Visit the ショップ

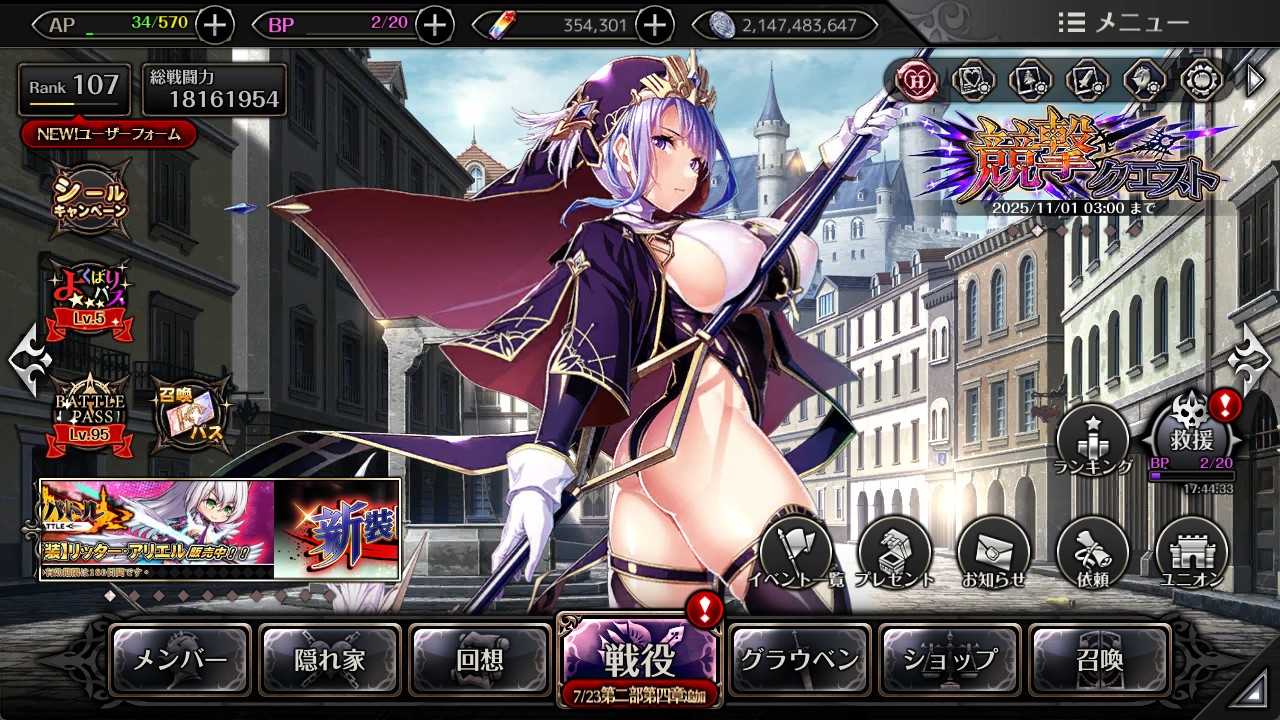click(950, 660)
